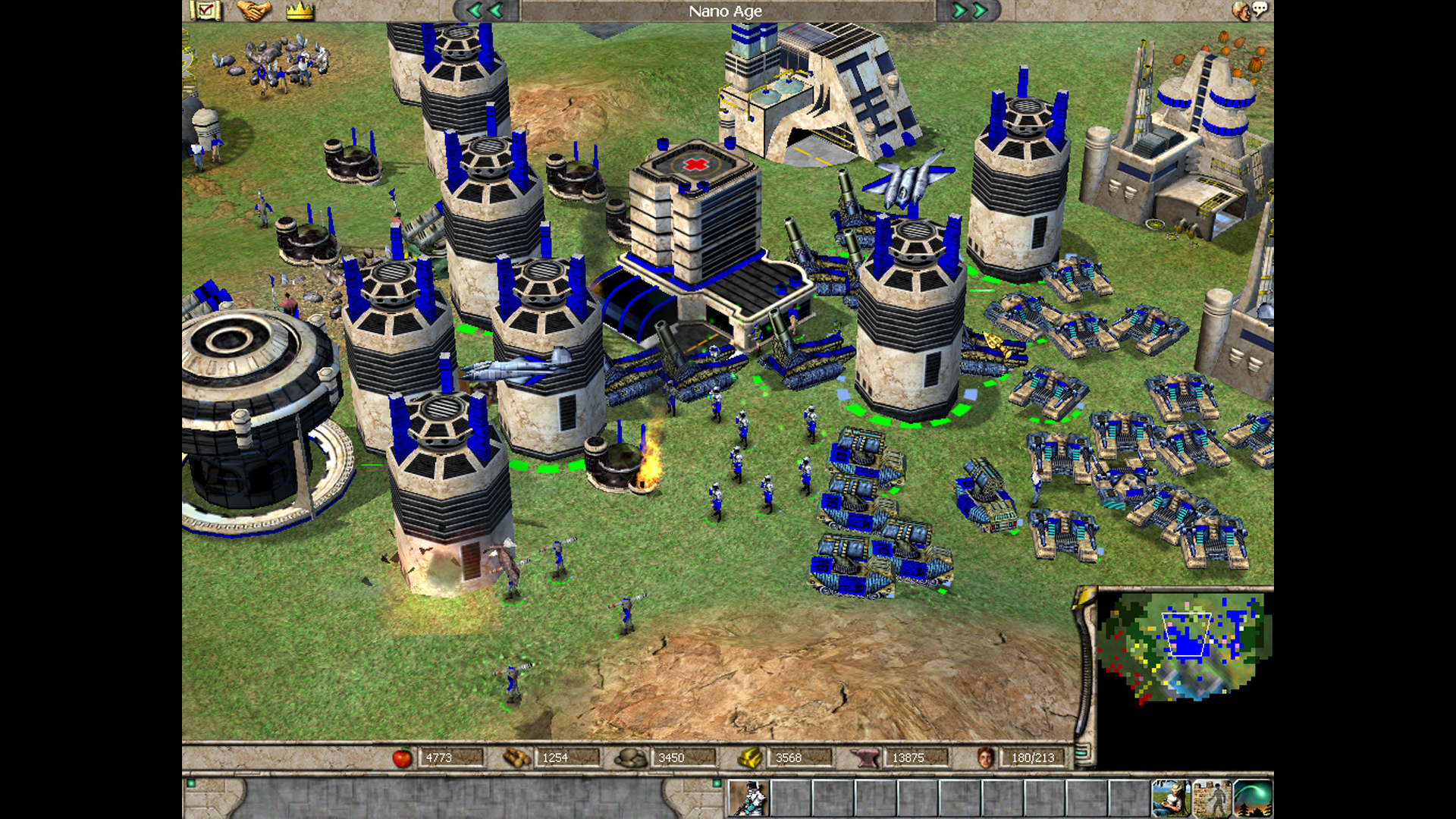Click the small green light on bottom panel
1456x819 pixels.
191,783
